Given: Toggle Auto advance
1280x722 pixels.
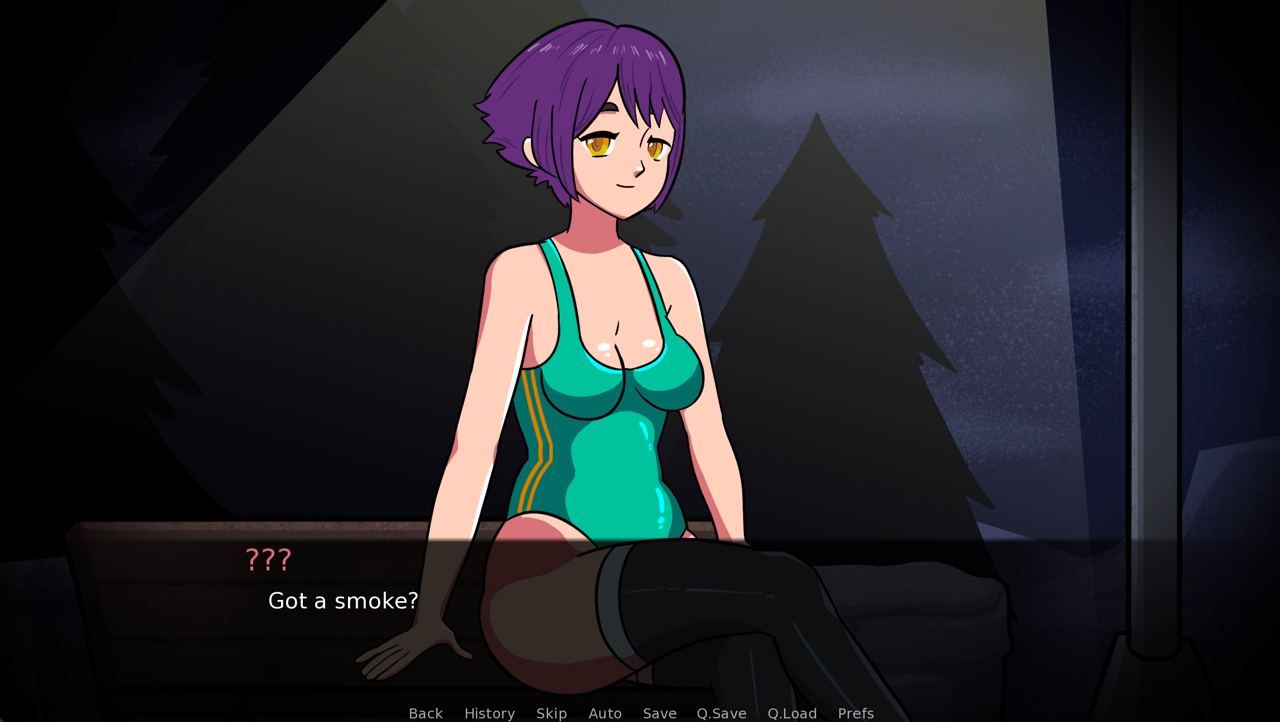Looking at the screenshot, I should point(604,713).
